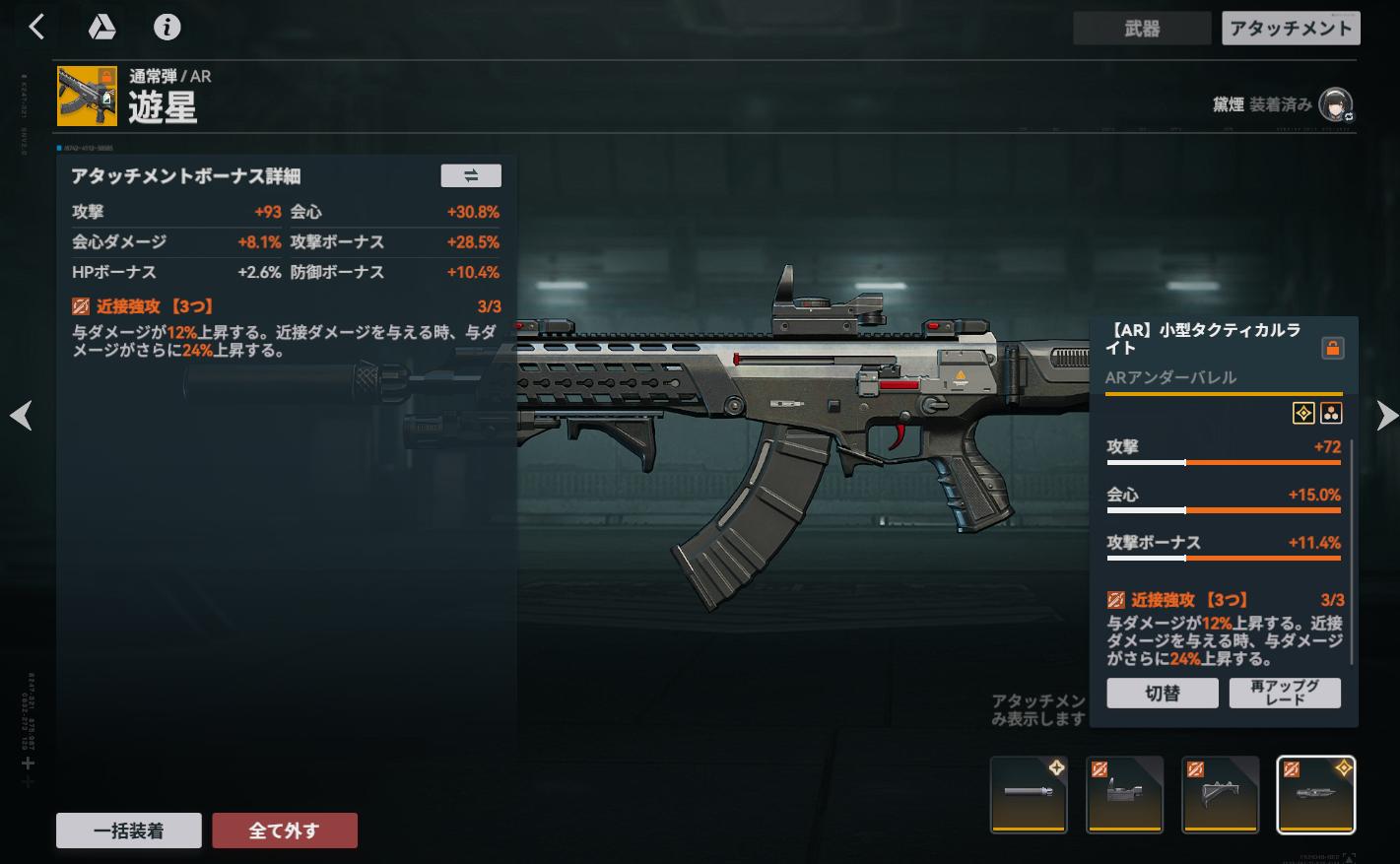1400x864 pixels.
Task: Toggle the attachment bonus swap button
Action: [470, 175]
